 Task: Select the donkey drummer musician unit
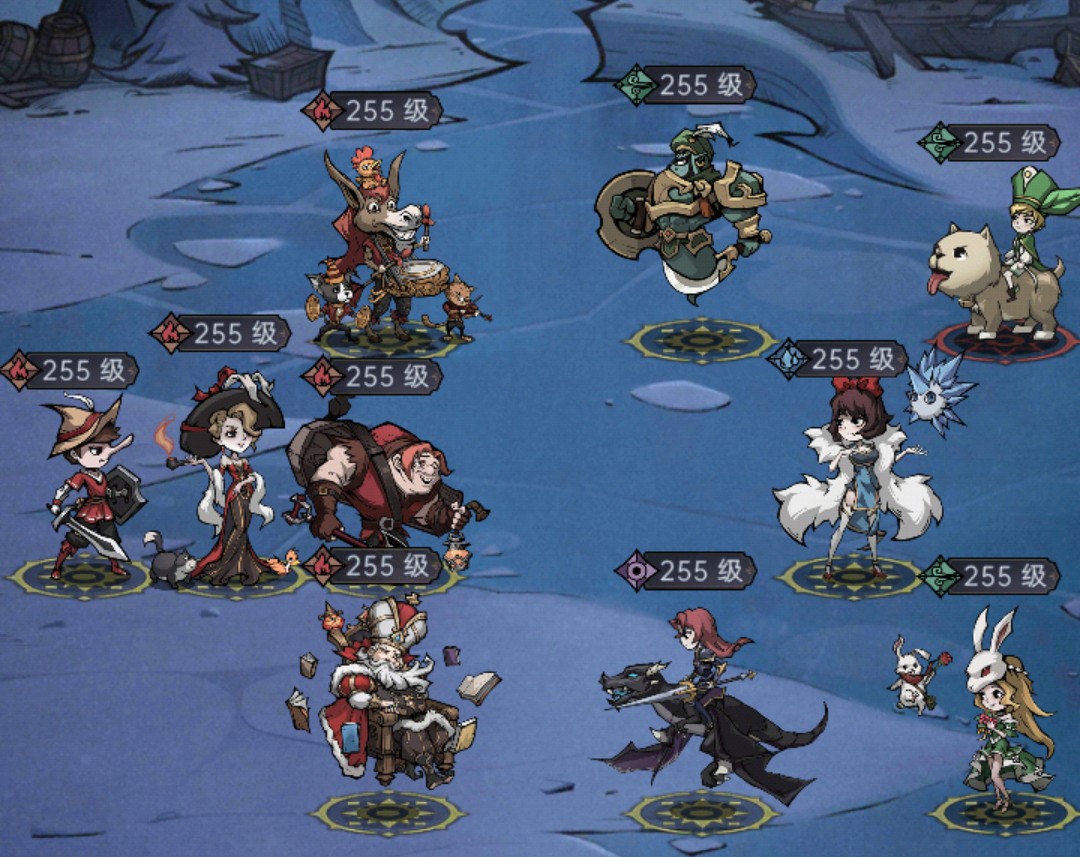click(385, 250)
